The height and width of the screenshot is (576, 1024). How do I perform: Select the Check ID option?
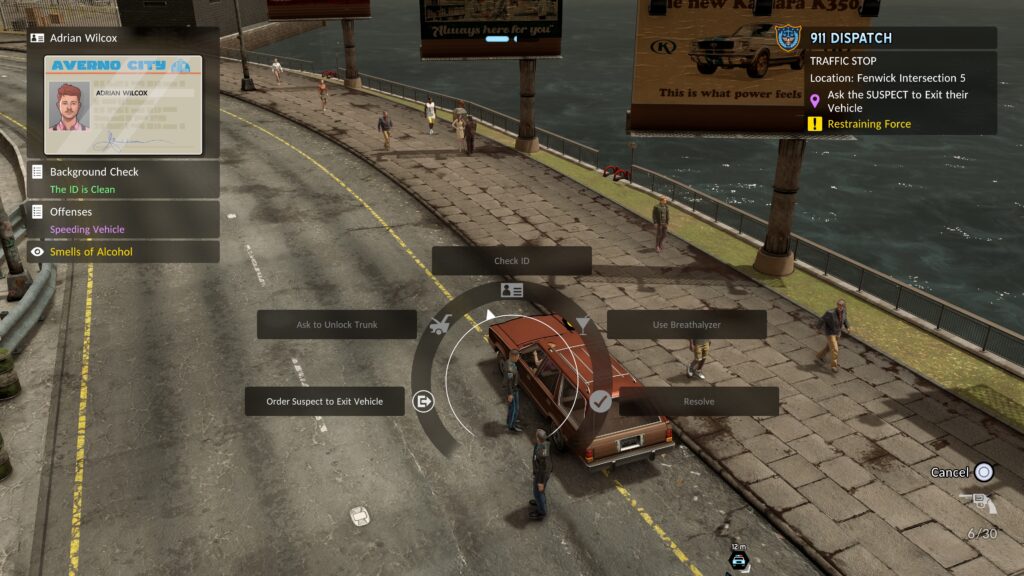click(511, 261)
